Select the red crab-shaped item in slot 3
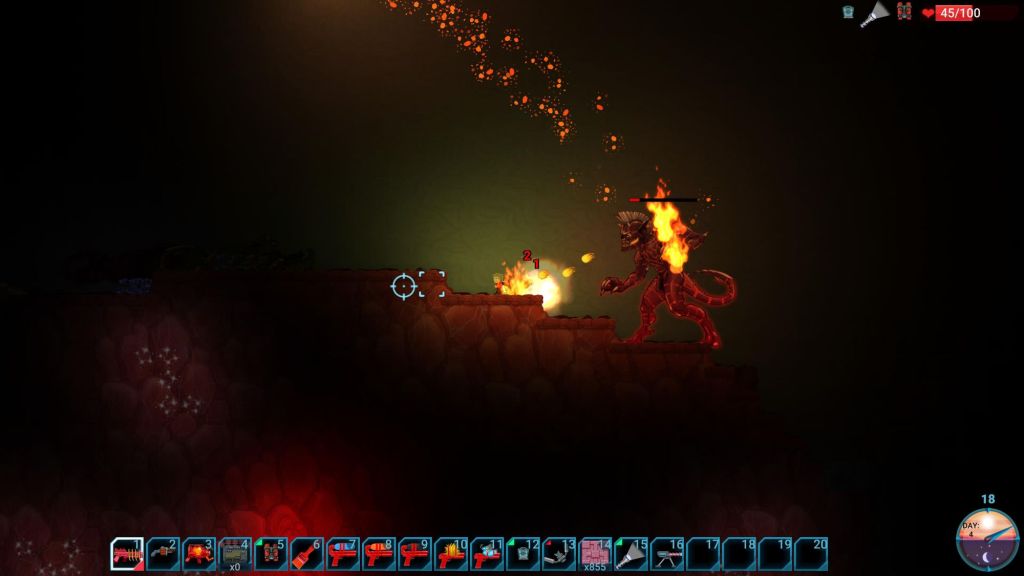 coord(199,554)
